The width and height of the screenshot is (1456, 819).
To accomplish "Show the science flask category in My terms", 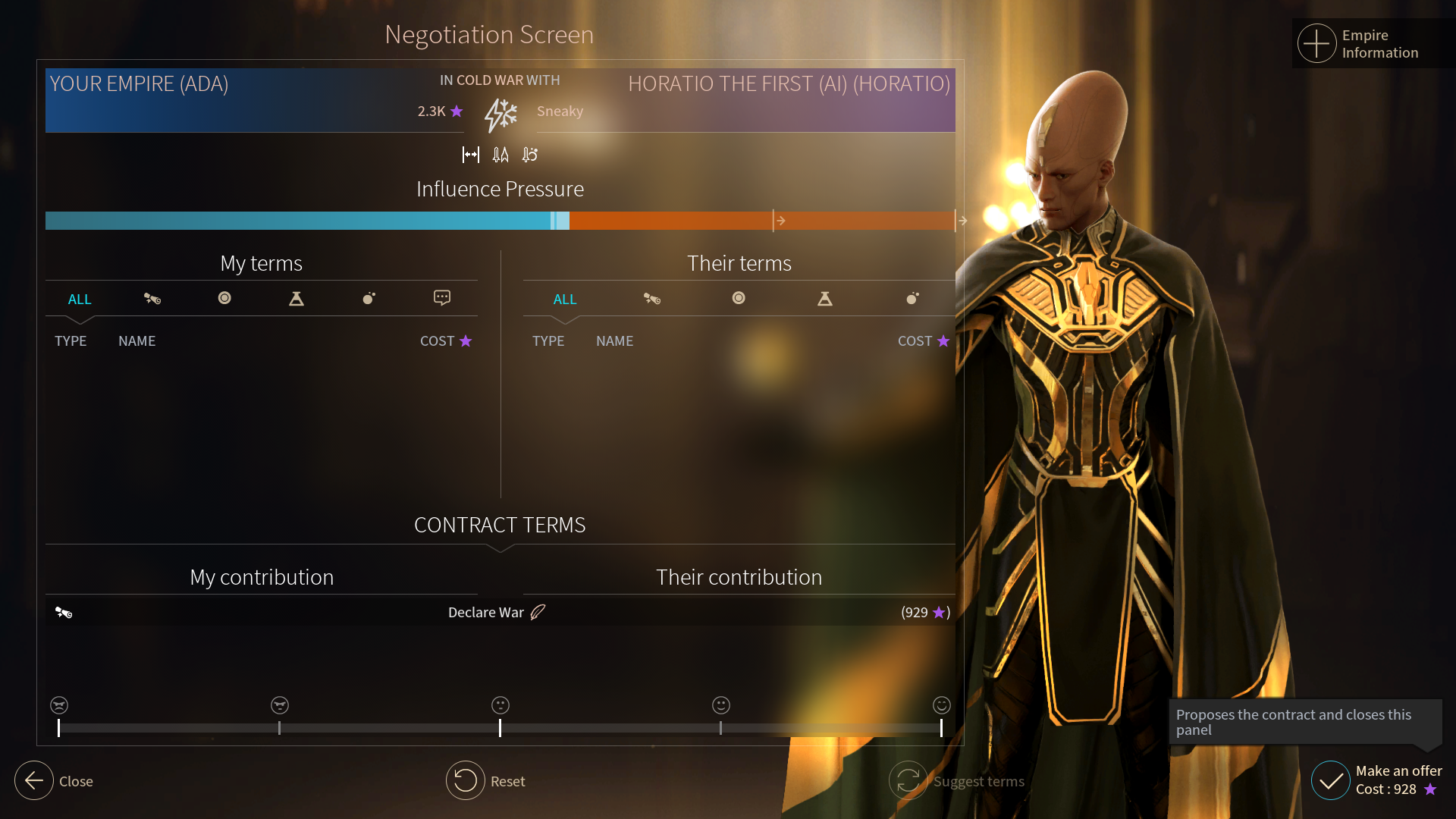I will point(297,299).
